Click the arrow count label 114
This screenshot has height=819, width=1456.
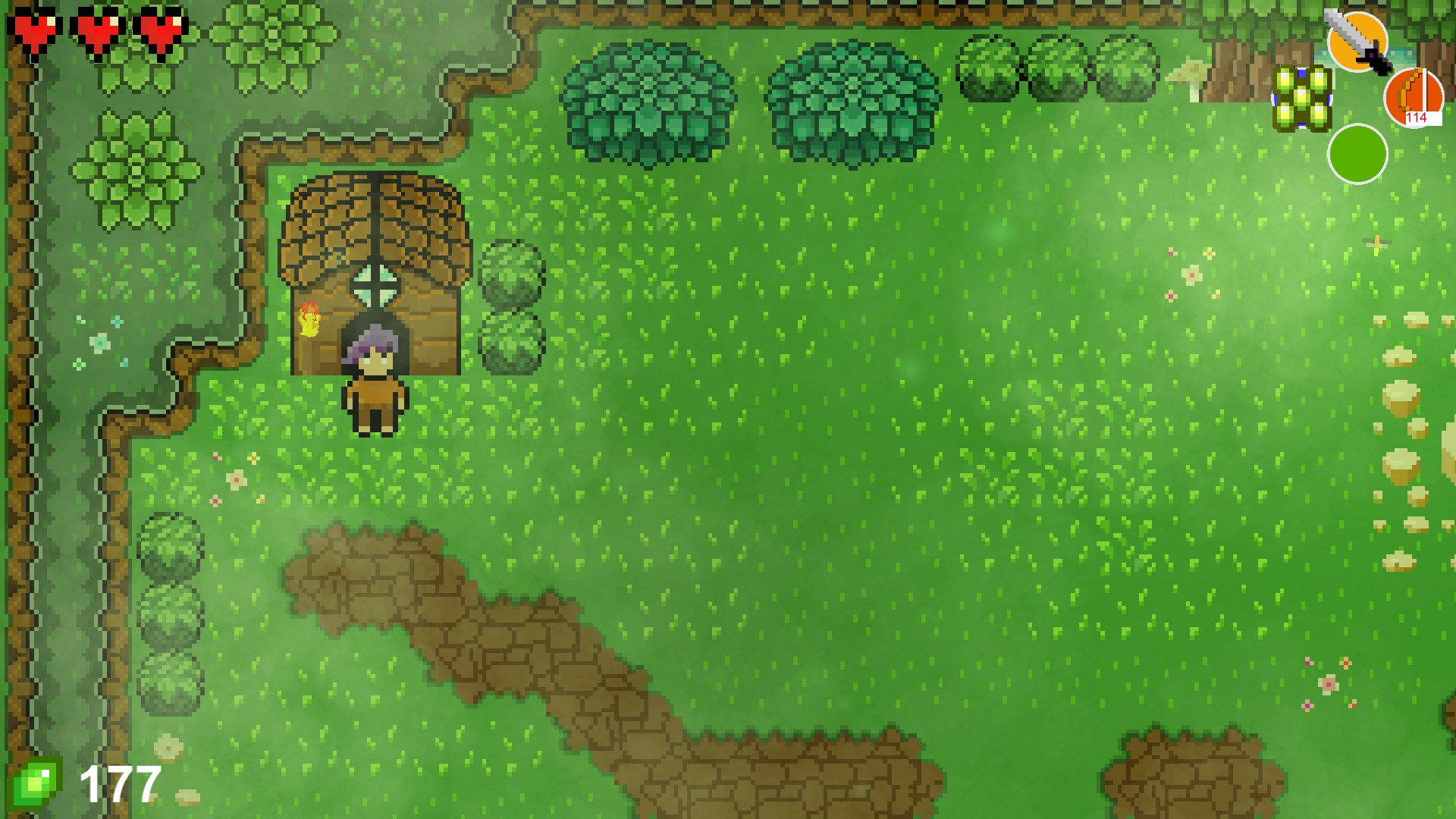pyautogui.click(x=1416, y=118)
